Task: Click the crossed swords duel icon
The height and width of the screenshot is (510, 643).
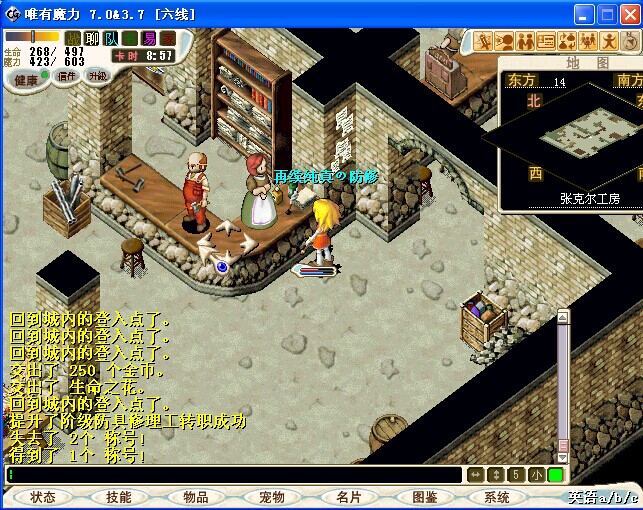Action: pos(483,41)
